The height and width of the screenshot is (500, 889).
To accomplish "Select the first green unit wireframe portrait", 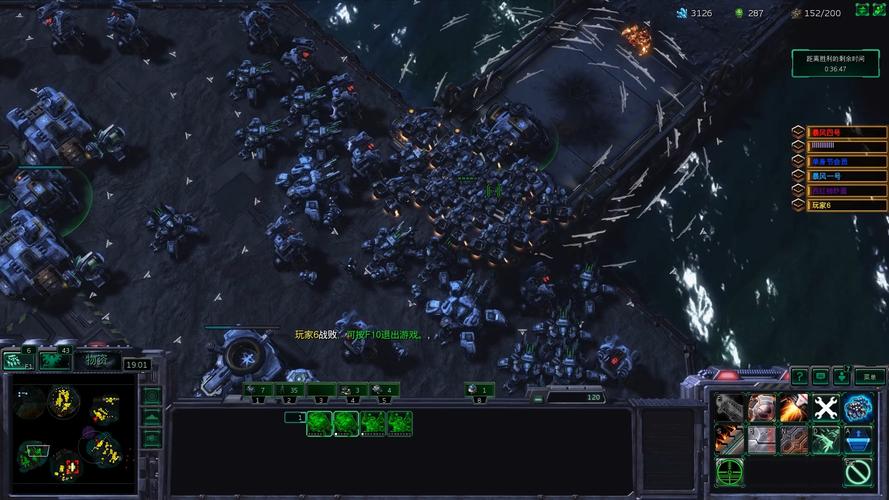I will (319, 423).
